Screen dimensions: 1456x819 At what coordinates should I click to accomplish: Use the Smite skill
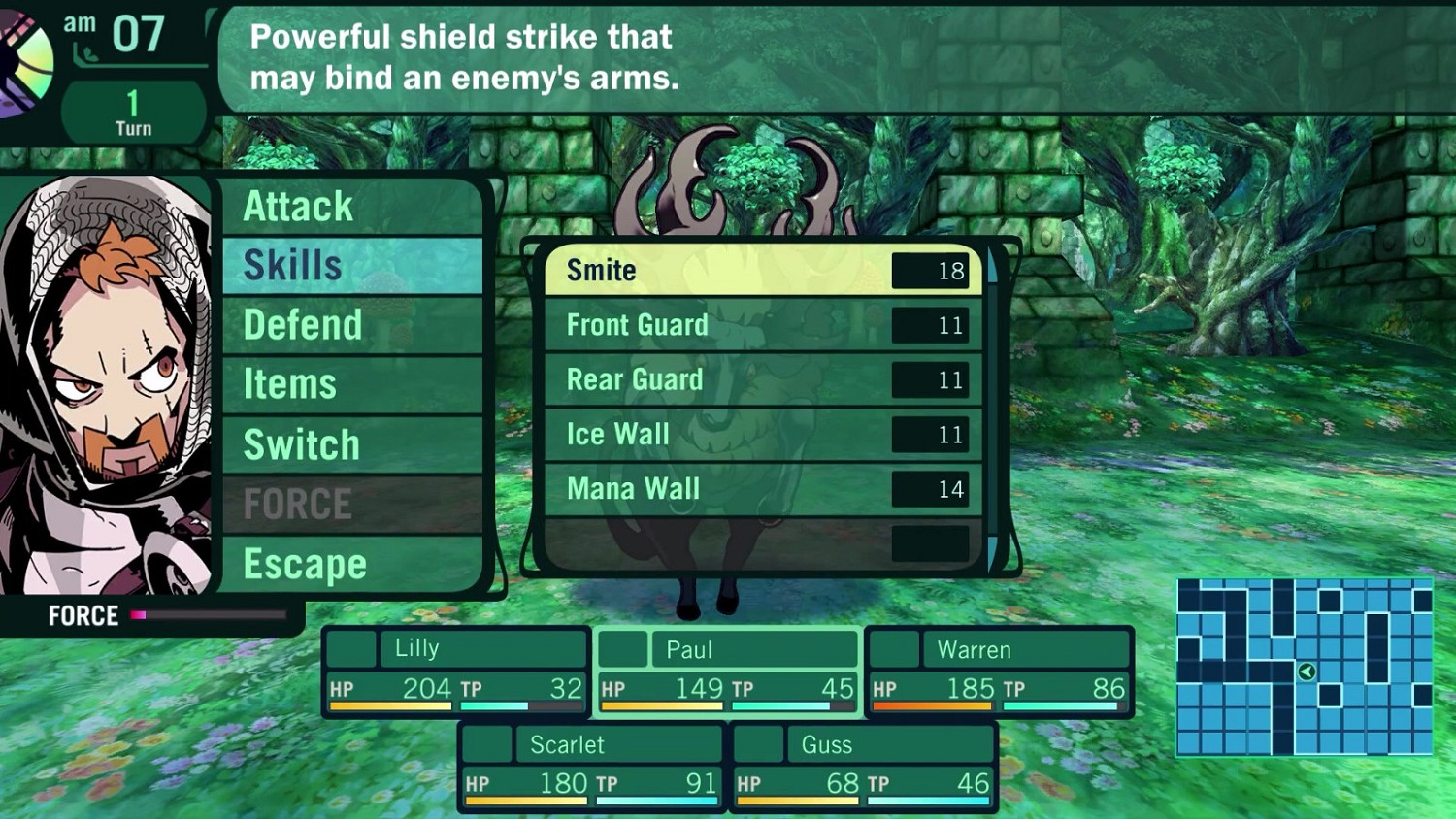[763, 270]
